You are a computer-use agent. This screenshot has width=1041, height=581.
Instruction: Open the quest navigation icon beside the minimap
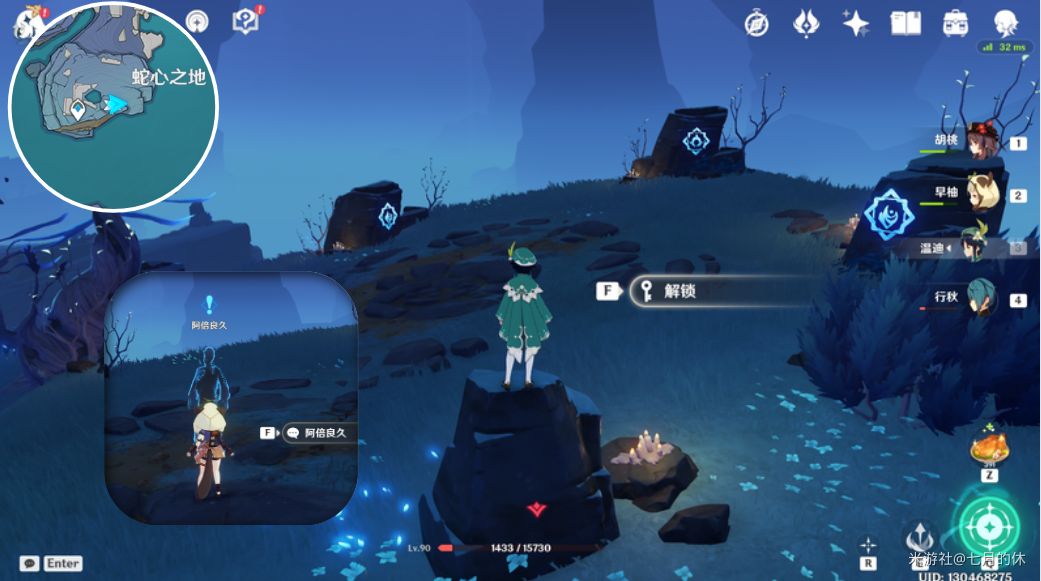pos(197,22)
